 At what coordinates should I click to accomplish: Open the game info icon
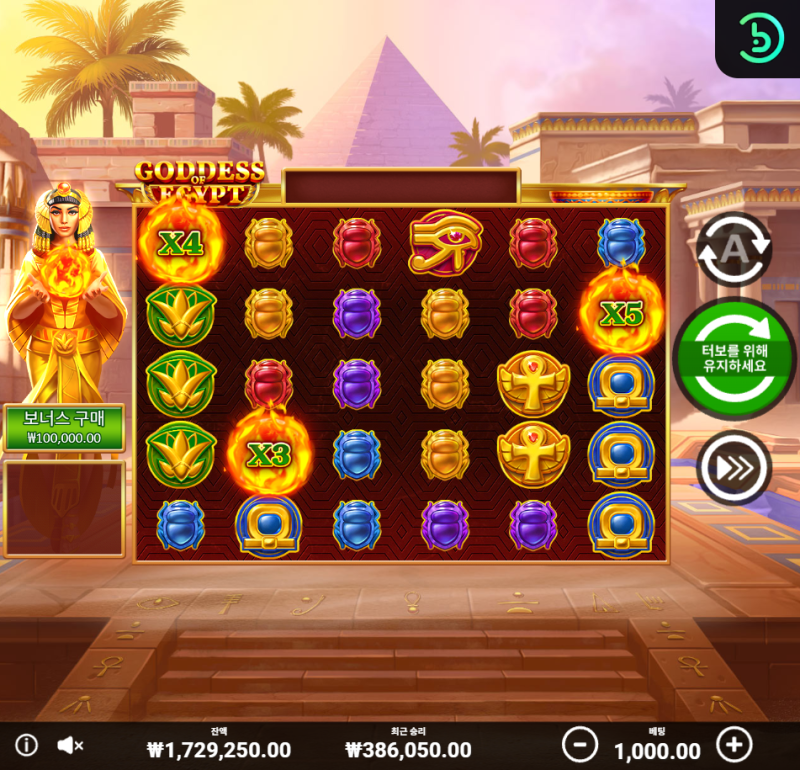click(27, 745)
